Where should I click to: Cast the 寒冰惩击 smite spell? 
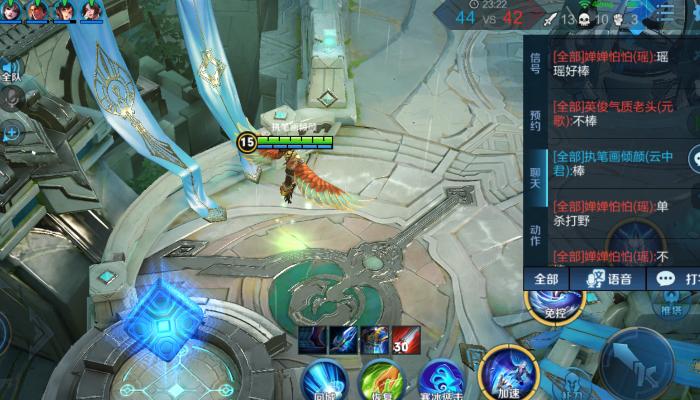[x=440, y=382]
